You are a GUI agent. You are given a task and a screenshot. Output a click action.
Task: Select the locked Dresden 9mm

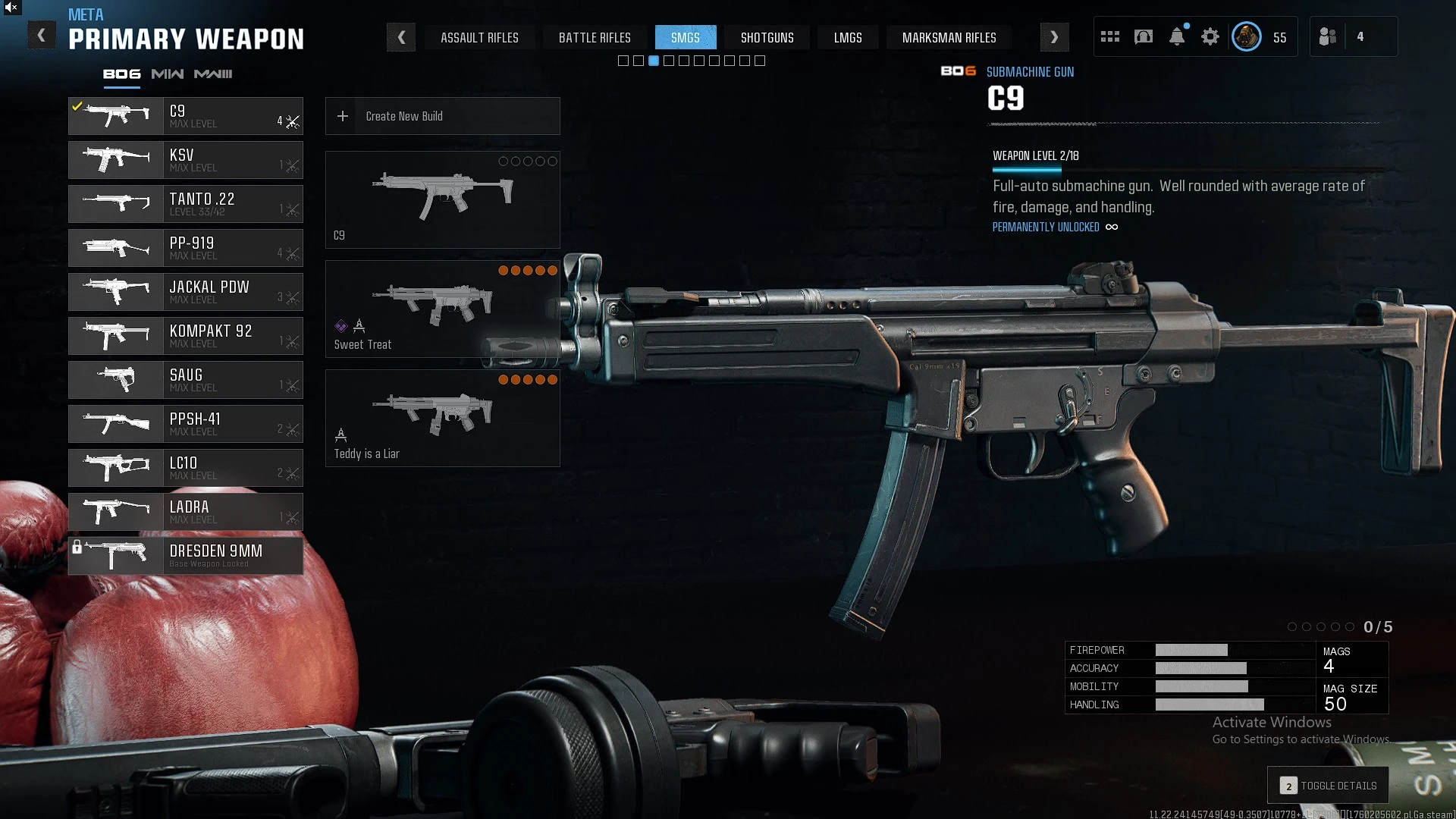[x=186, y=556]
